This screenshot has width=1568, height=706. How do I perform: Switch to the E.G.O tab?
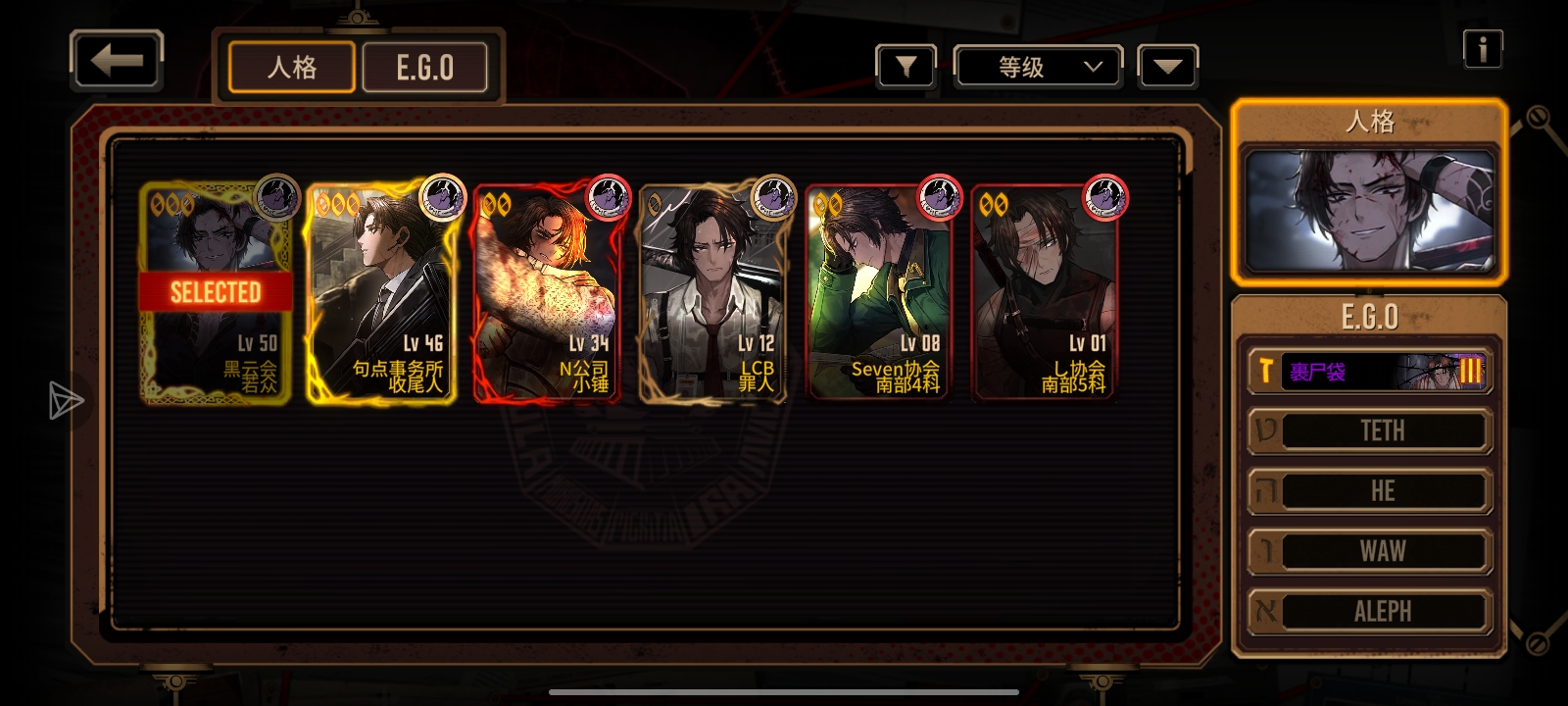point(425,68)
